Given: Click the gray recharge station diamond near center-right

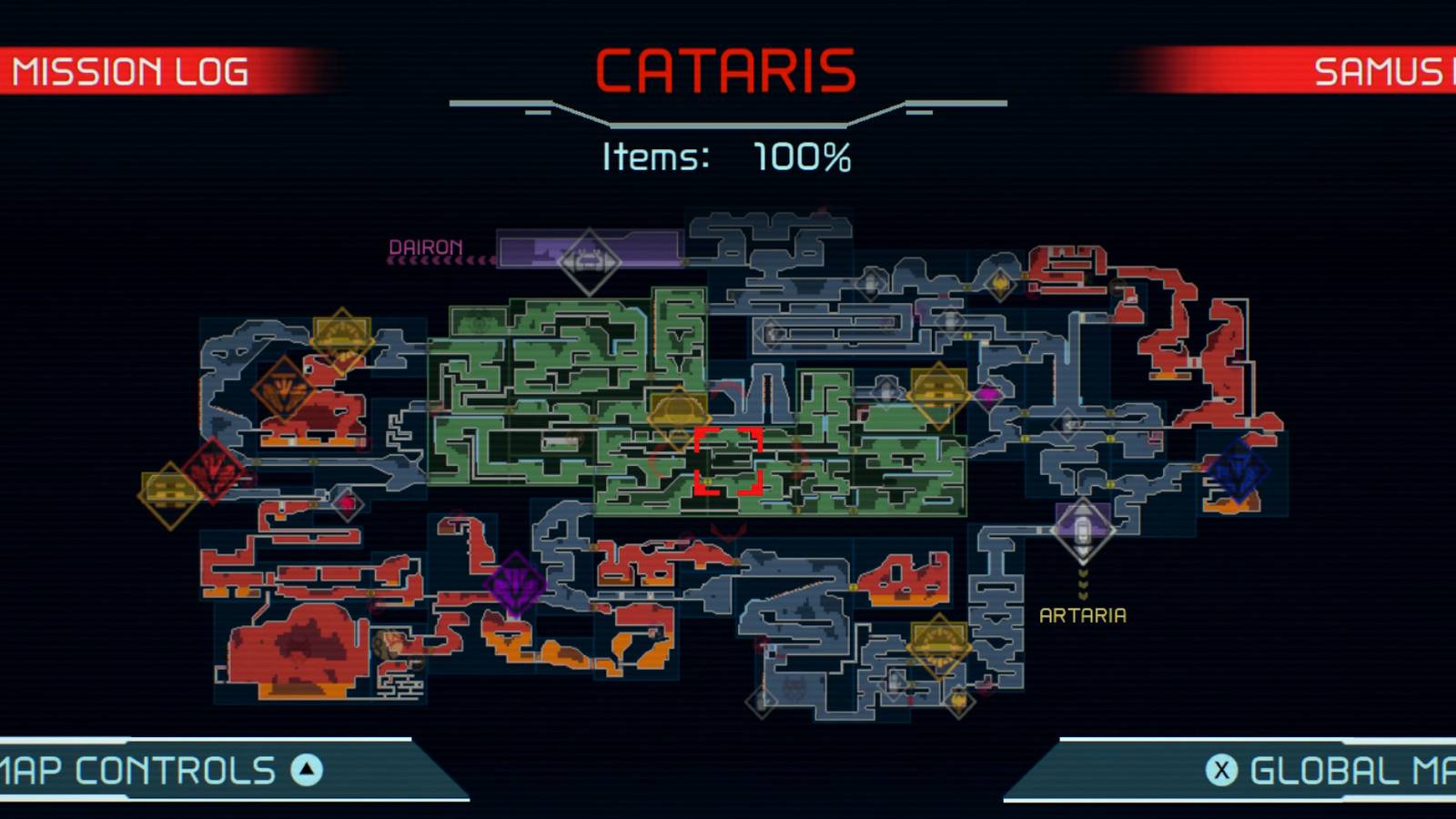Looking at the screenshot, I should click(1067, 423).
